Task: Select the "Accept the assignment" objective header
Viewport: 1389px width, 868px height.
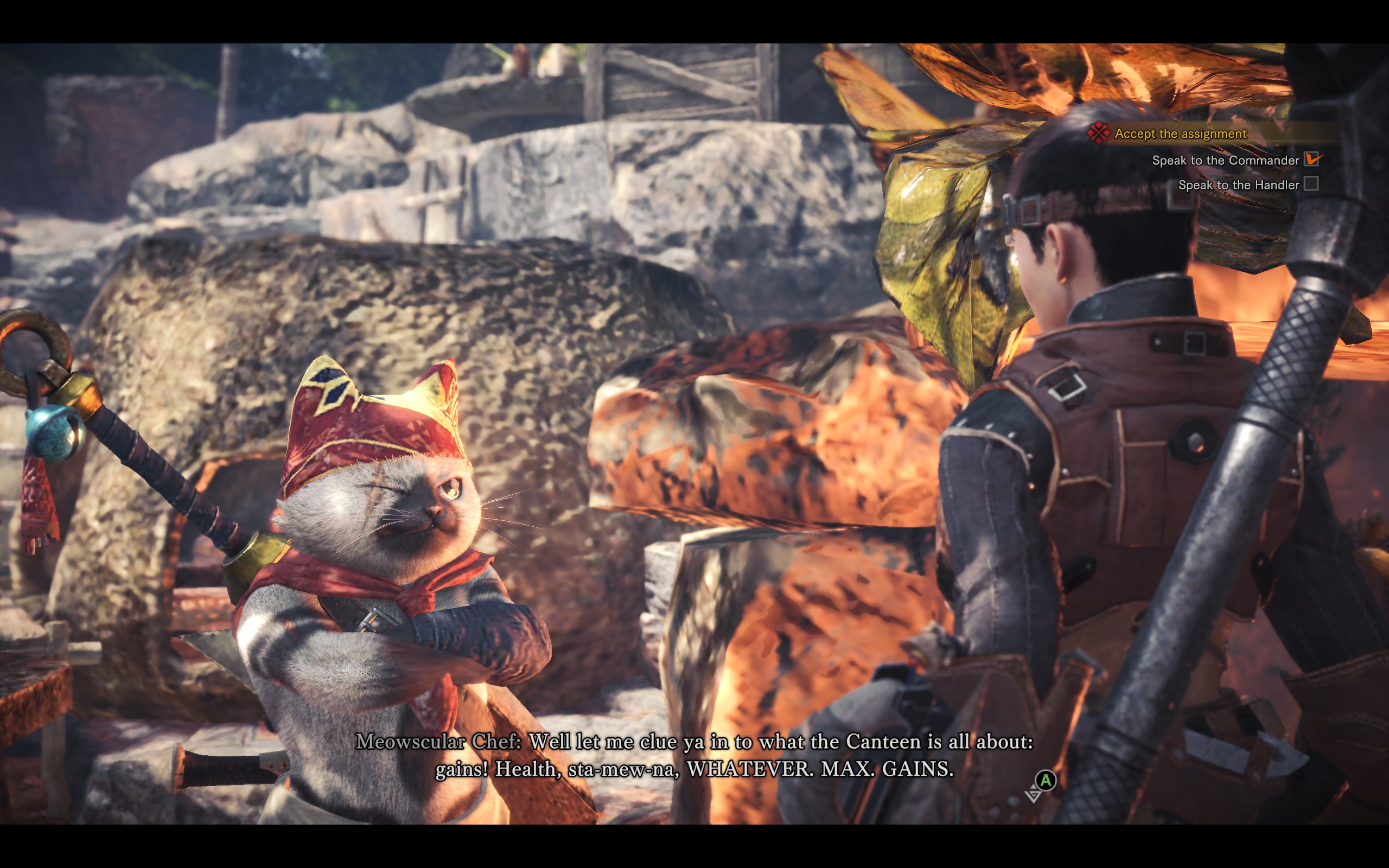Action: 1180,134
